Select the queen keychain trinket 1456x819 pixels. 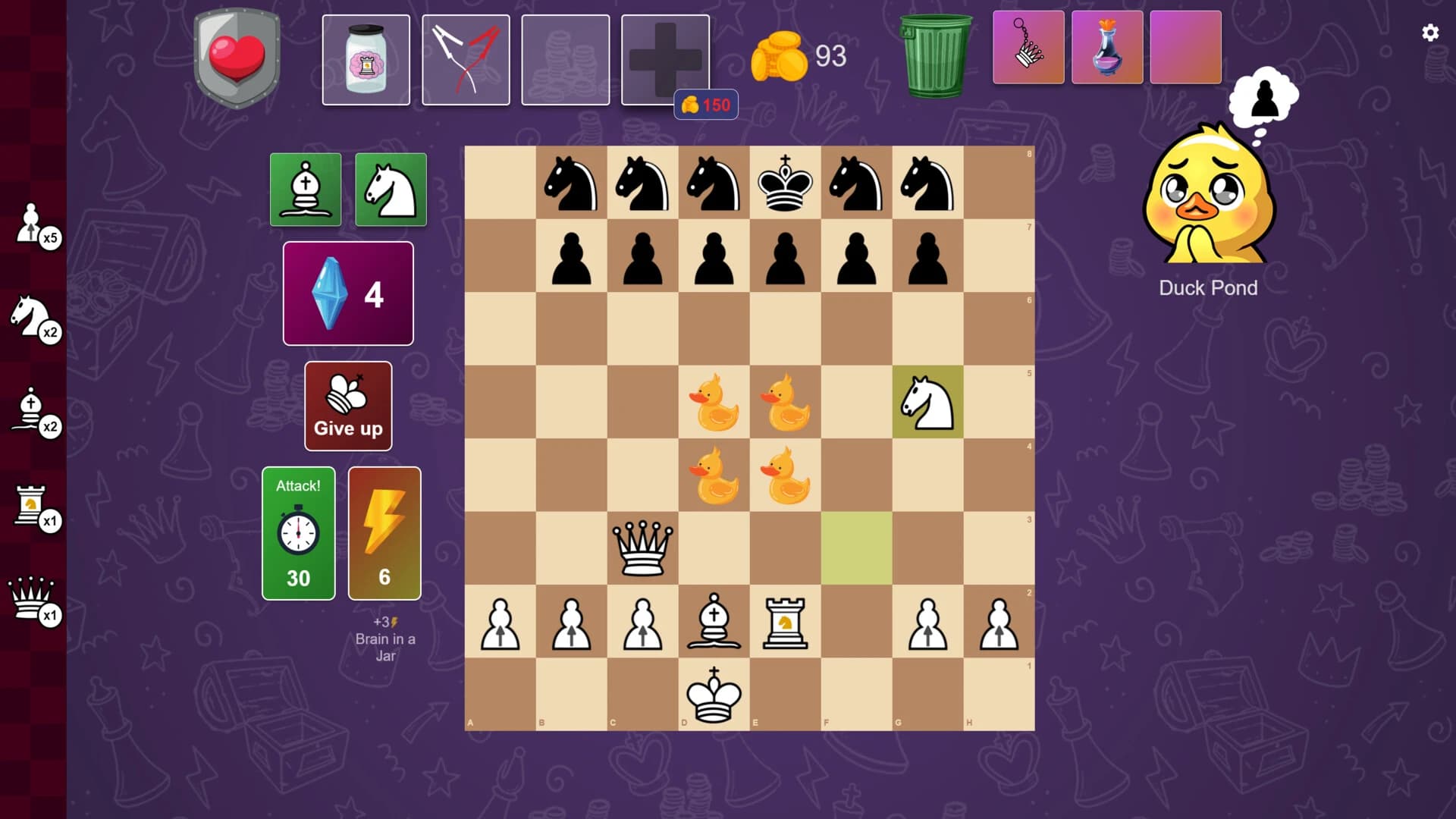pyautogui.click(x=1028, y=48)
